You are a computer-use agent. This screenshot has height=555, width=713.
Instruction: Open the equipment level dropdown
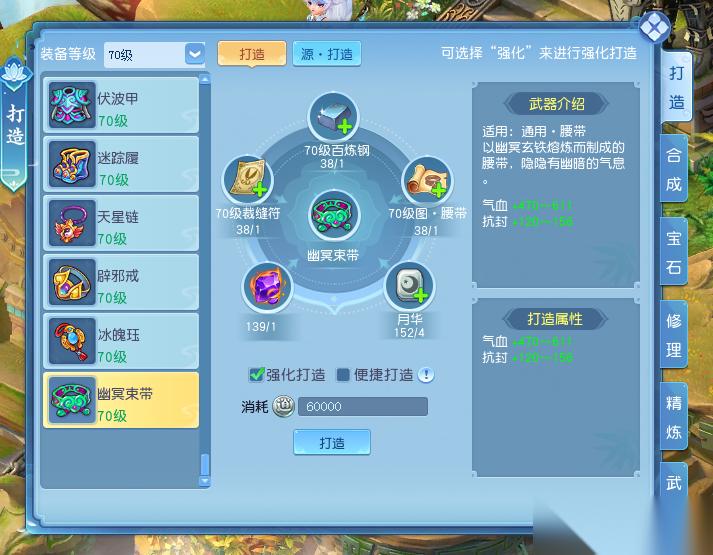click(x=195, y=54)
